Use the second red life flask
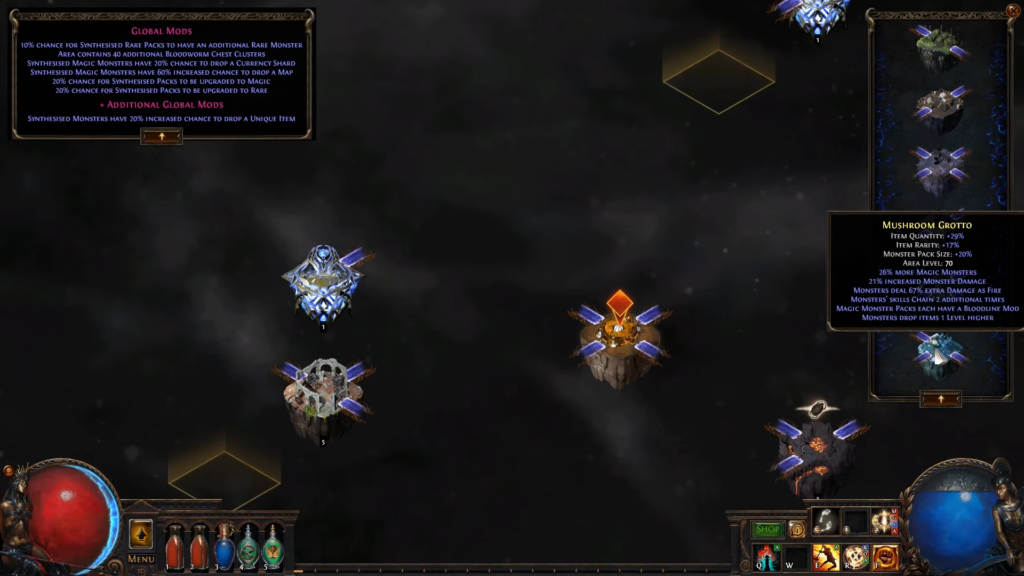The width and height of the screenshot is (1024, 576). point(199,547)
